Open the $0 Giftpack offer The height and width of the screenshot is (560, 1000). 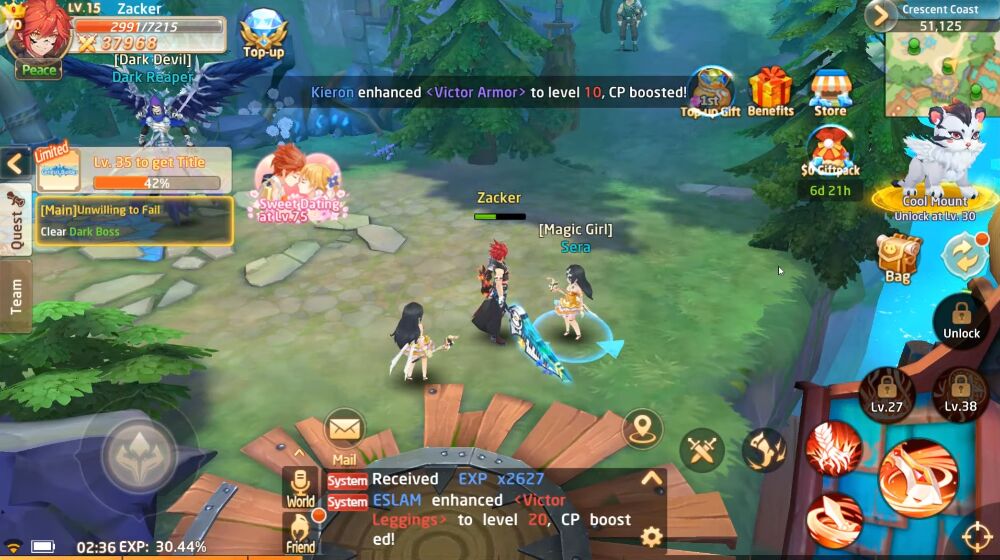point(830,156)
